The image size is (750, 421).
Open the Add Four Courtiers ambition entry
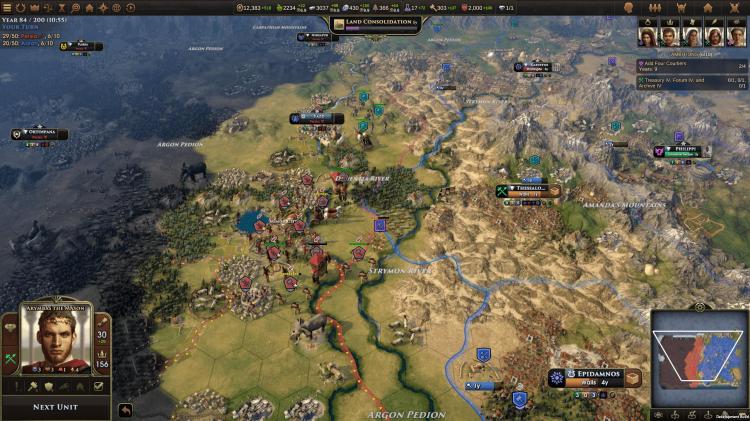(690, 67)
